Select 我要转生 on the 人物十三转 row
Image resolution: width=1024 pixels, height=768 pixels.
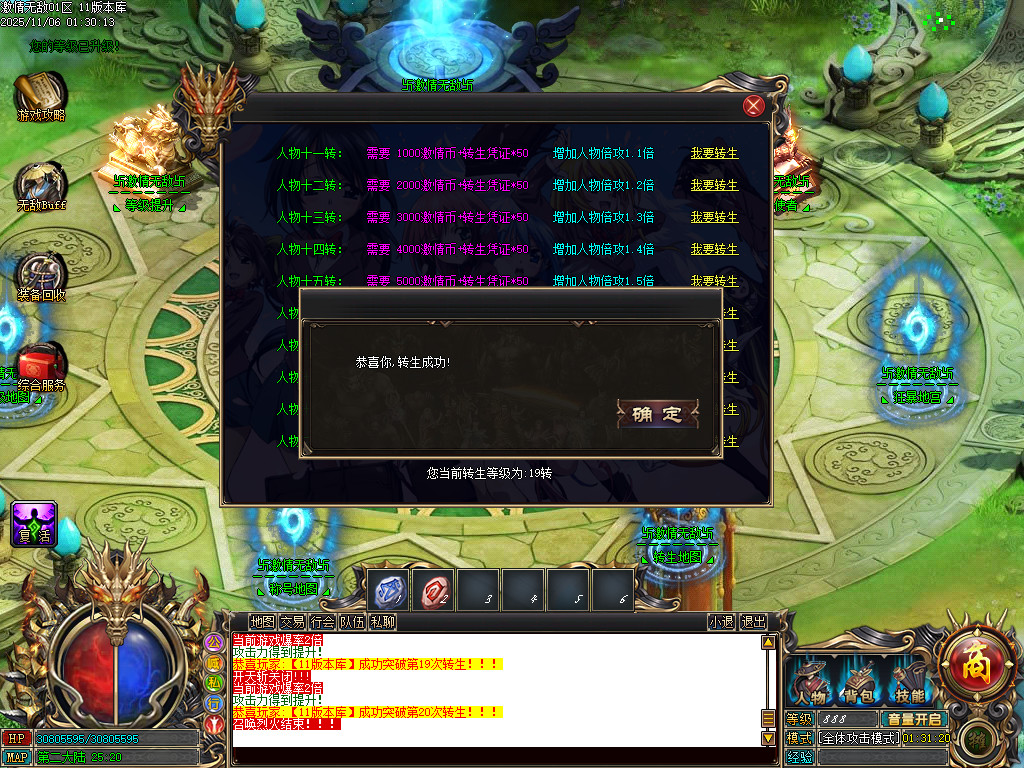pos(714,217)
